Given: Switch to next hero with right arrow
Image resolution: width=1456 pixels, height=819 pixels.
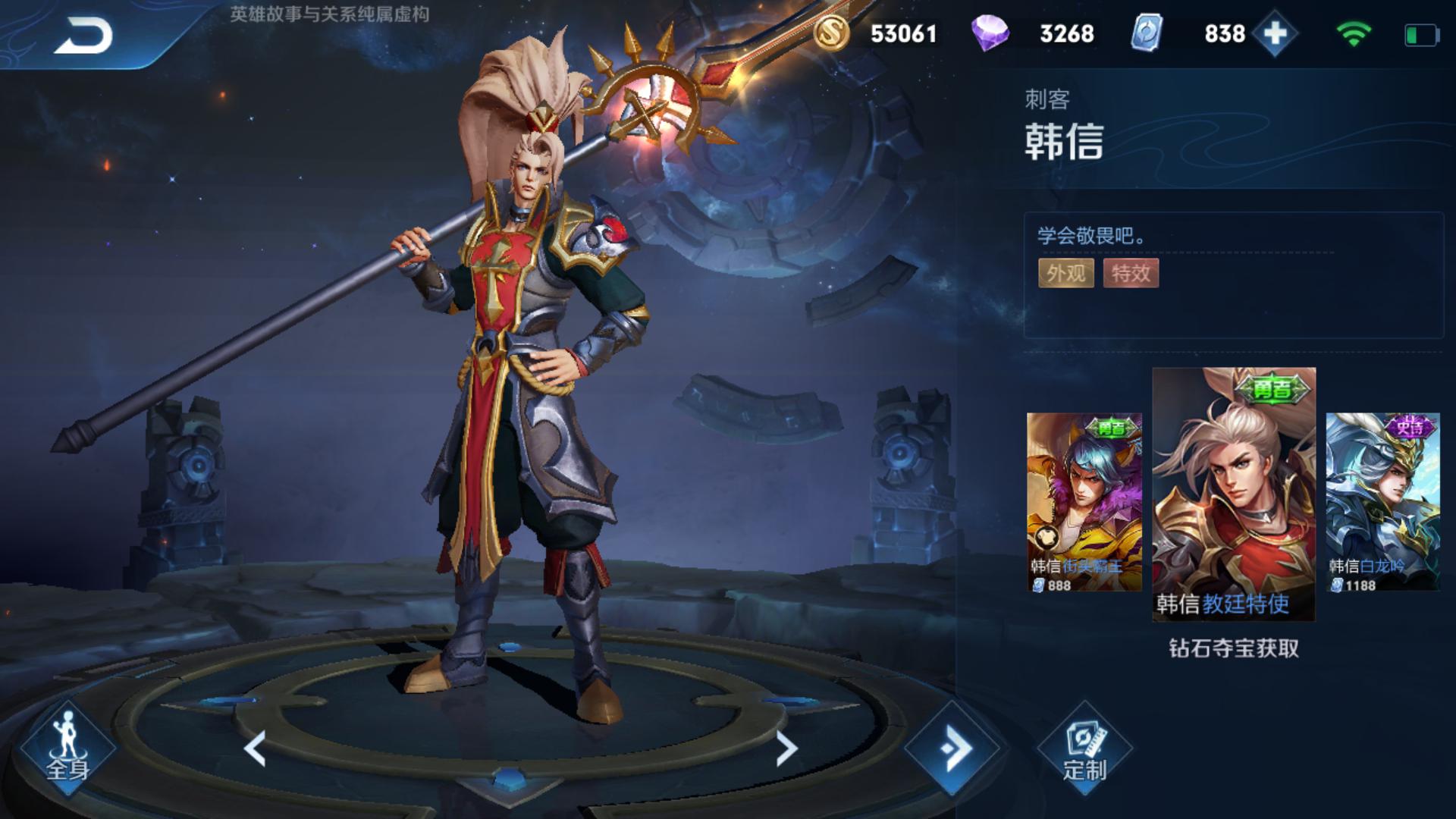Looking at the screenshot, I should tap(786, 749).
